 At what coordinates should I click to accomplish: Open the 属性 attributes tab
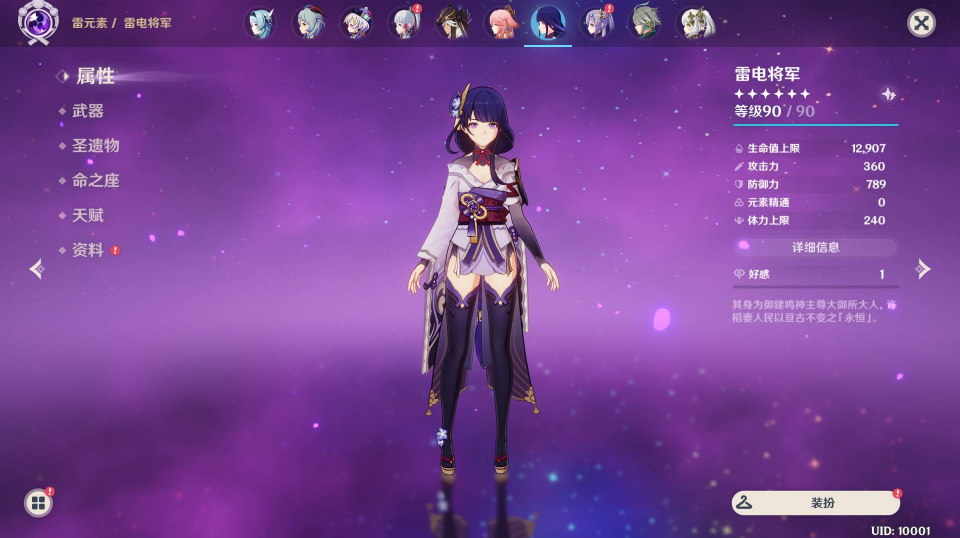(x=95, y=76)
